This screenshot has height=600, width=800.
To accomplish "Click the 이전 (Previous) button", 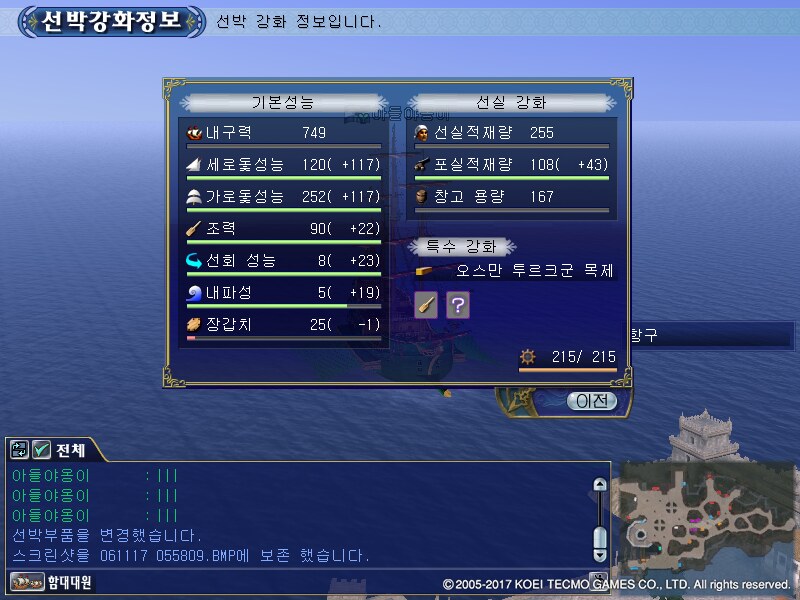I will 591,401.
